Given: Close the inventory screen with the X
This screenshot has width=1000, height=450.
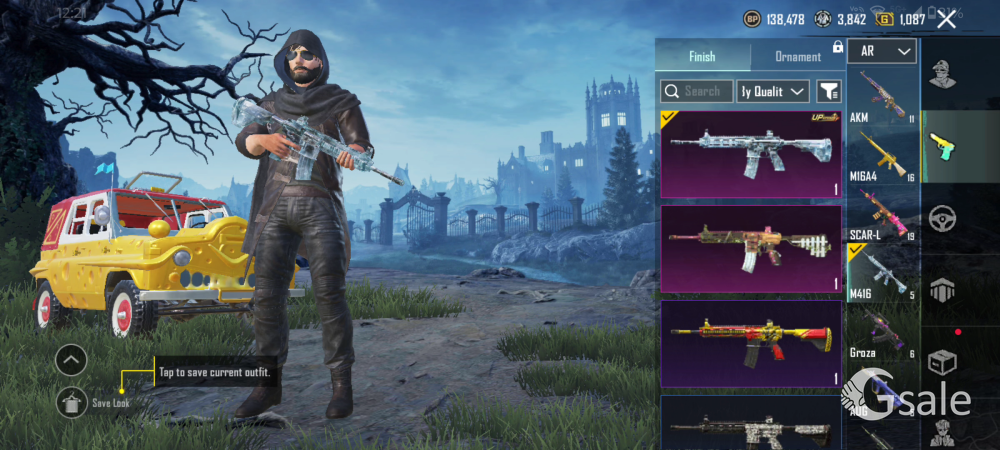Looking at the screenshot, I should pos(946,19).
